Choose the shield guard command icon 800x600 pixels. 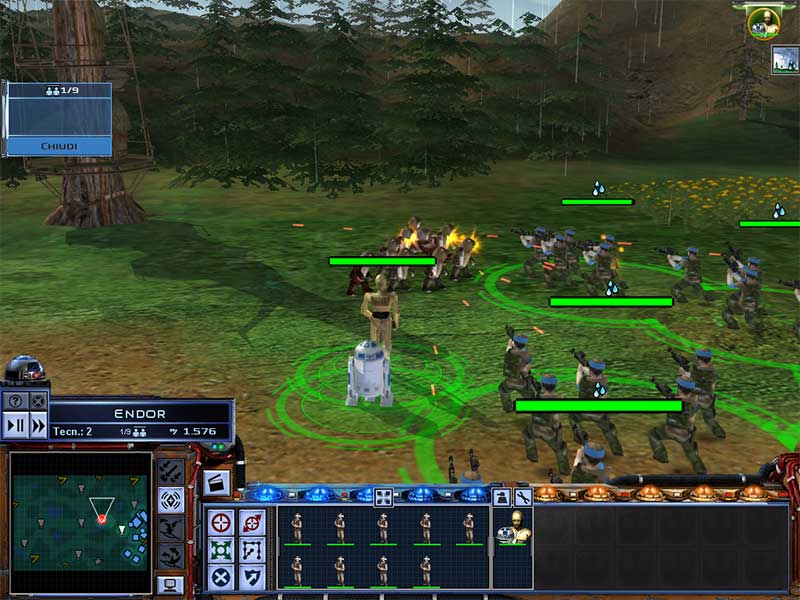click(252, 576)
